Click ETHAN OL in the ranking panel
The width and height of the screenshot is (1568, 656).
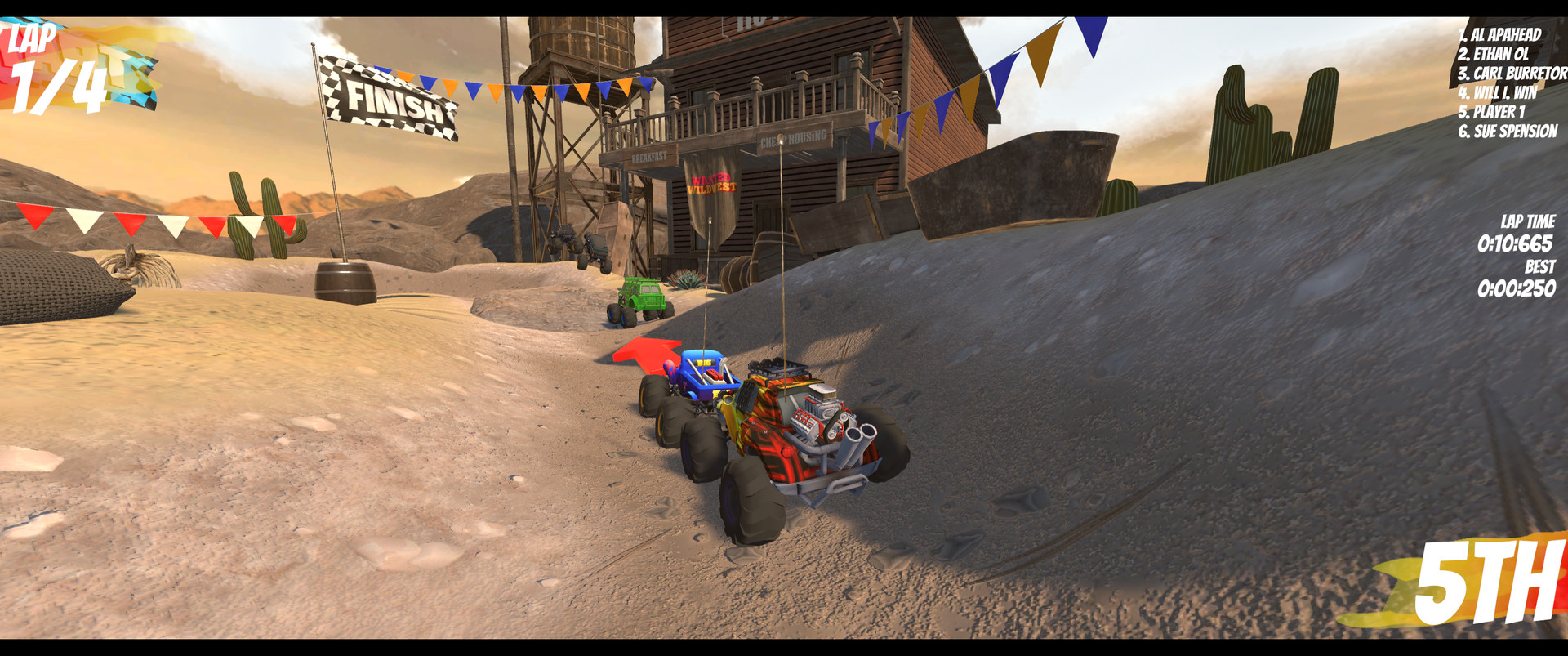click(x=1496, y=56)
